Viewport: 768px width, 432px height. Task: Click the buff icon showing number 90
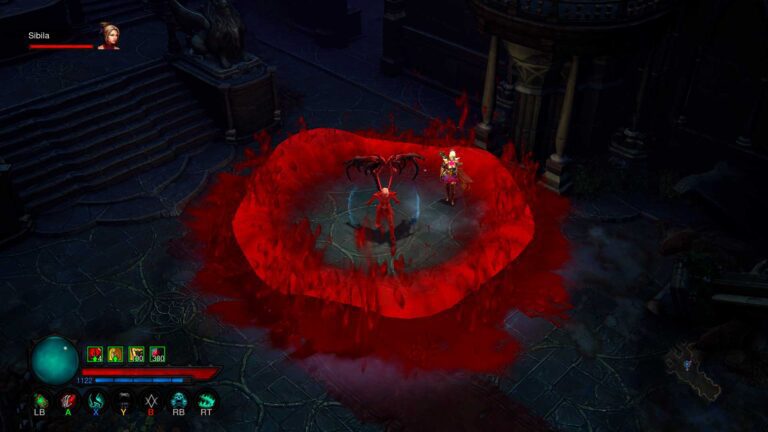[x=137, y=354]
